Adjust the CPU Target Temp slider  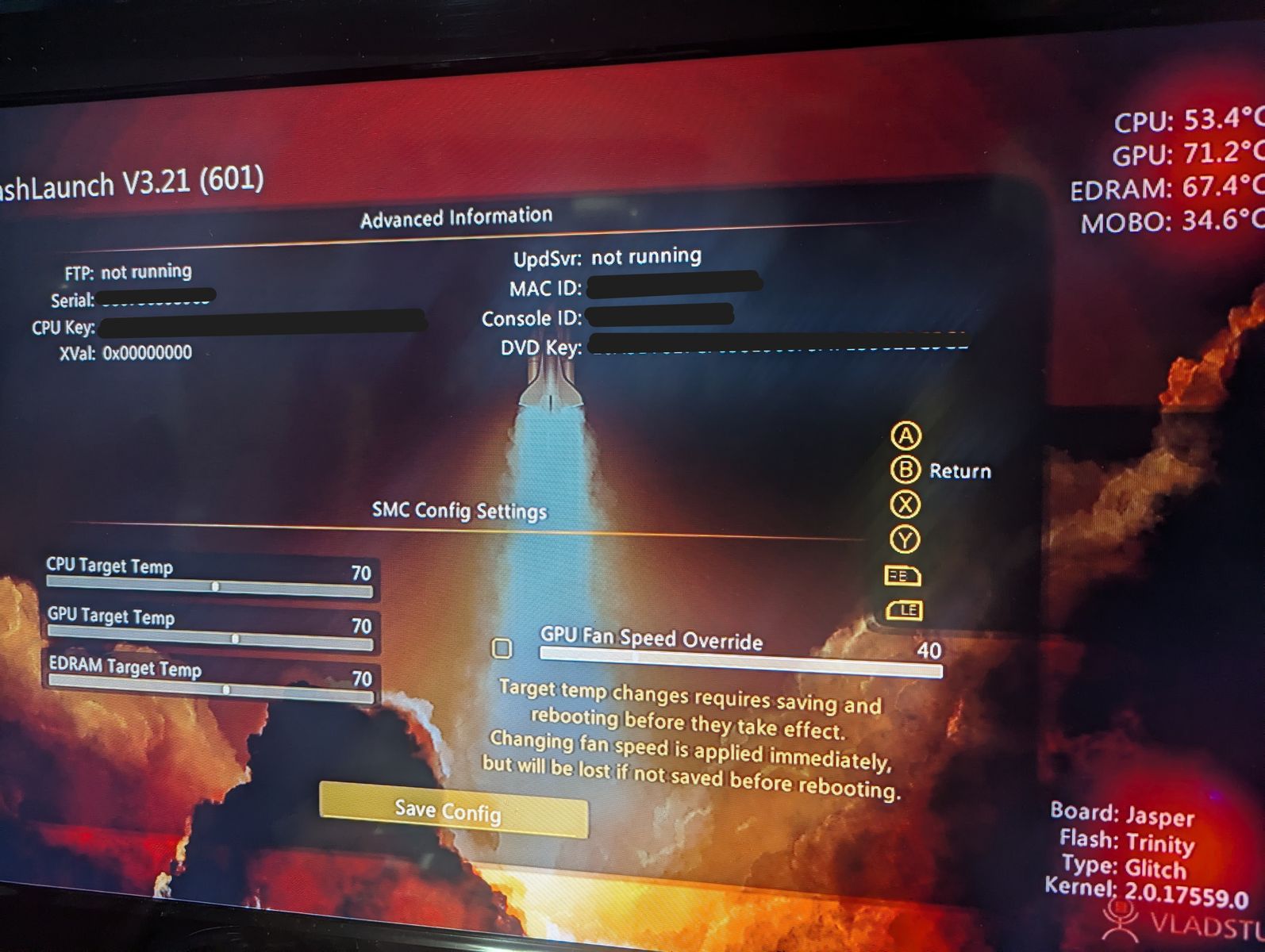tap(215, 587)
